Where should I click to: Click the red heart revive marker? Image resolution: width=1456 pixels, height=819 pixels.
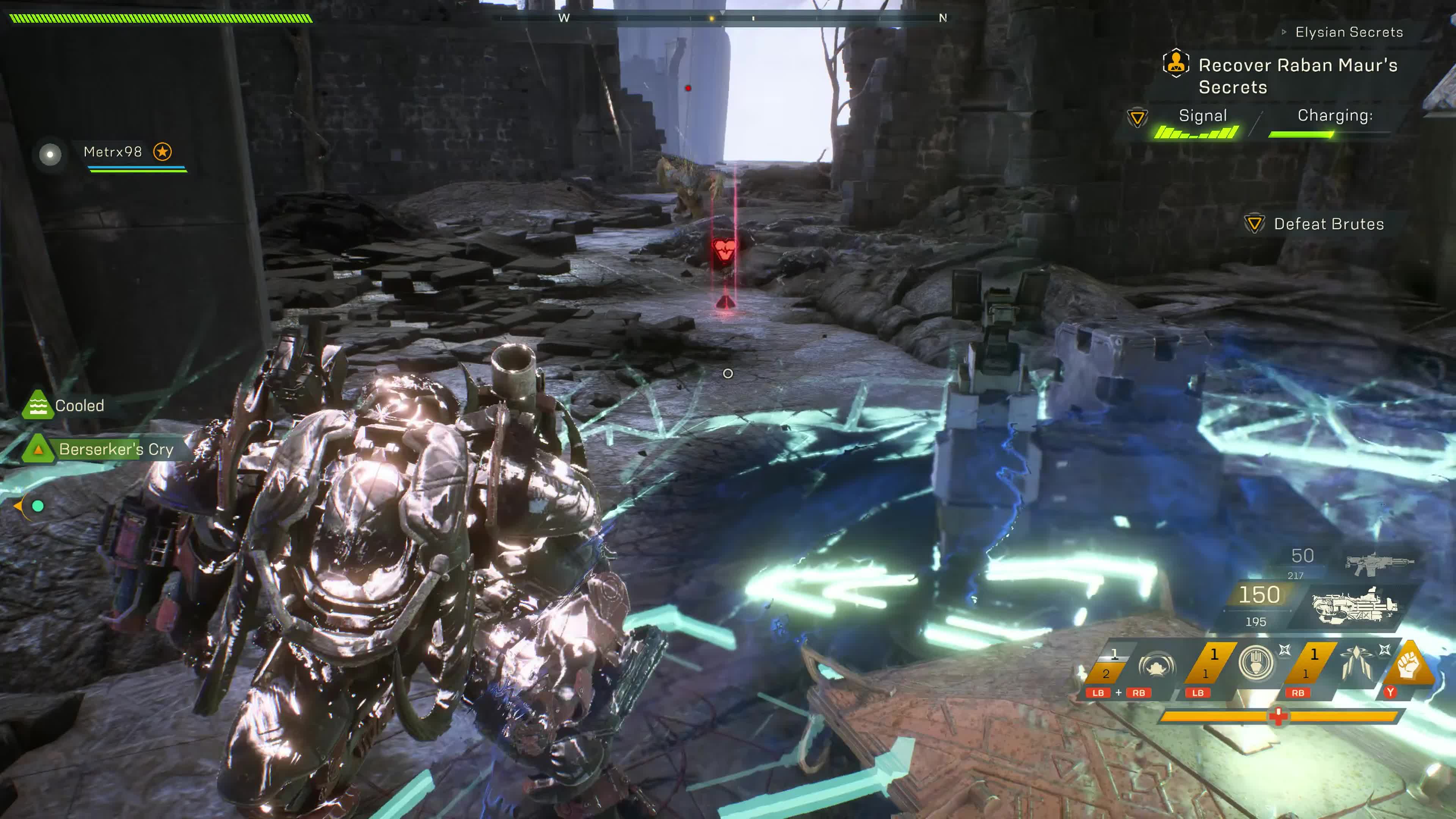pyautogui.click(x=723, y=249)
